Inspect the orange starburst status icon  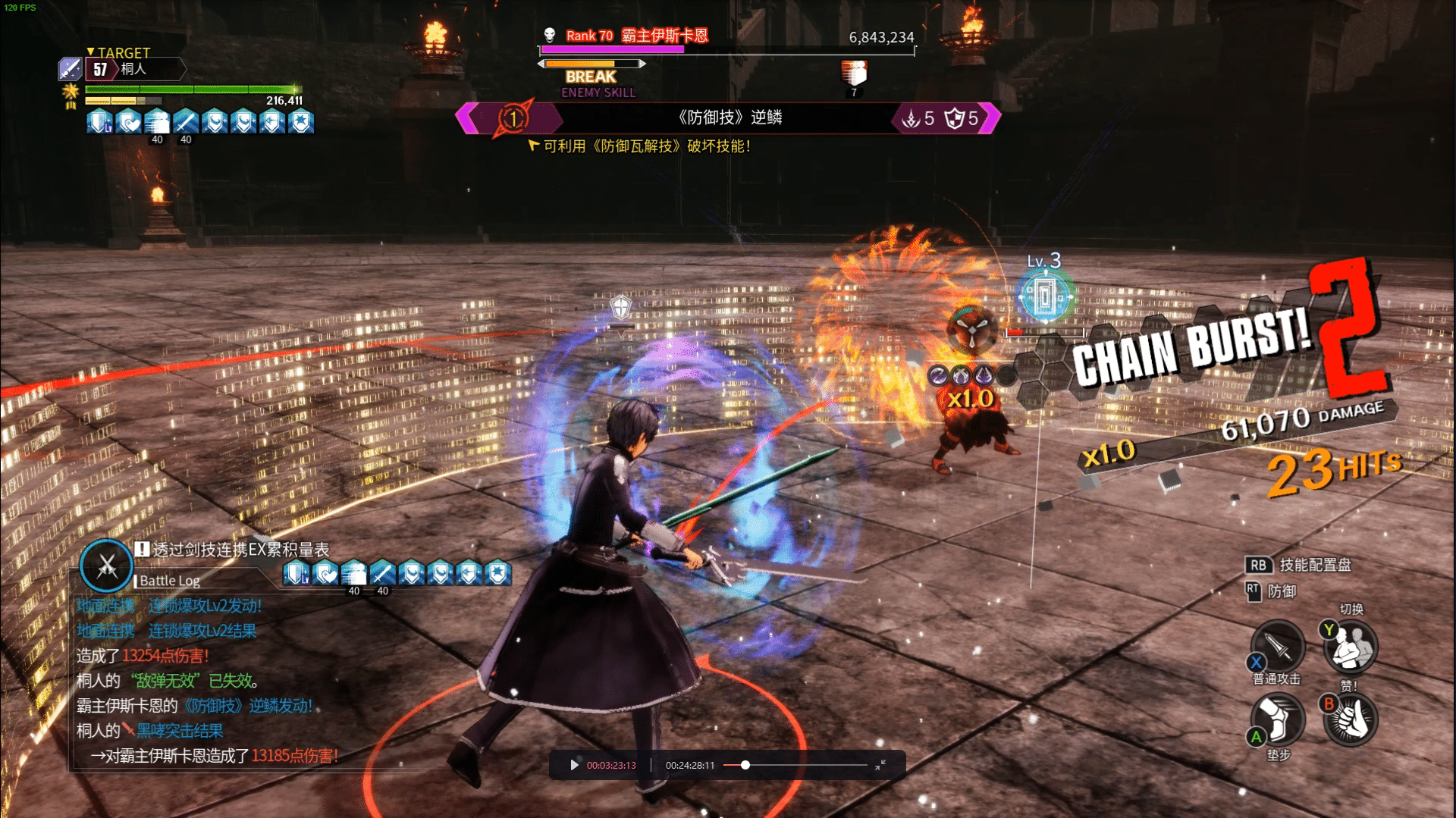(x=71, y=93)
